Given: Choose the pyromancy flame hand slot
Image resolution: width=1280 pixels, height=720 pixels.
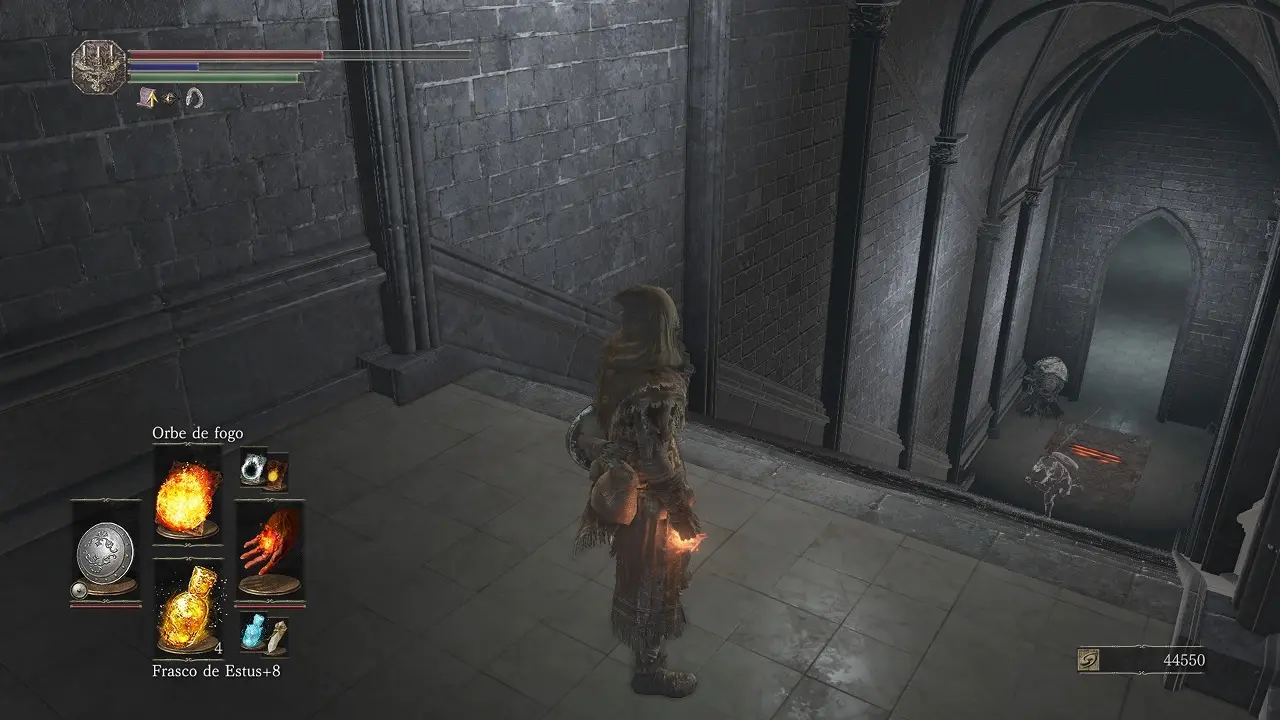Looking at the screenshot, I should click(268, 552).
